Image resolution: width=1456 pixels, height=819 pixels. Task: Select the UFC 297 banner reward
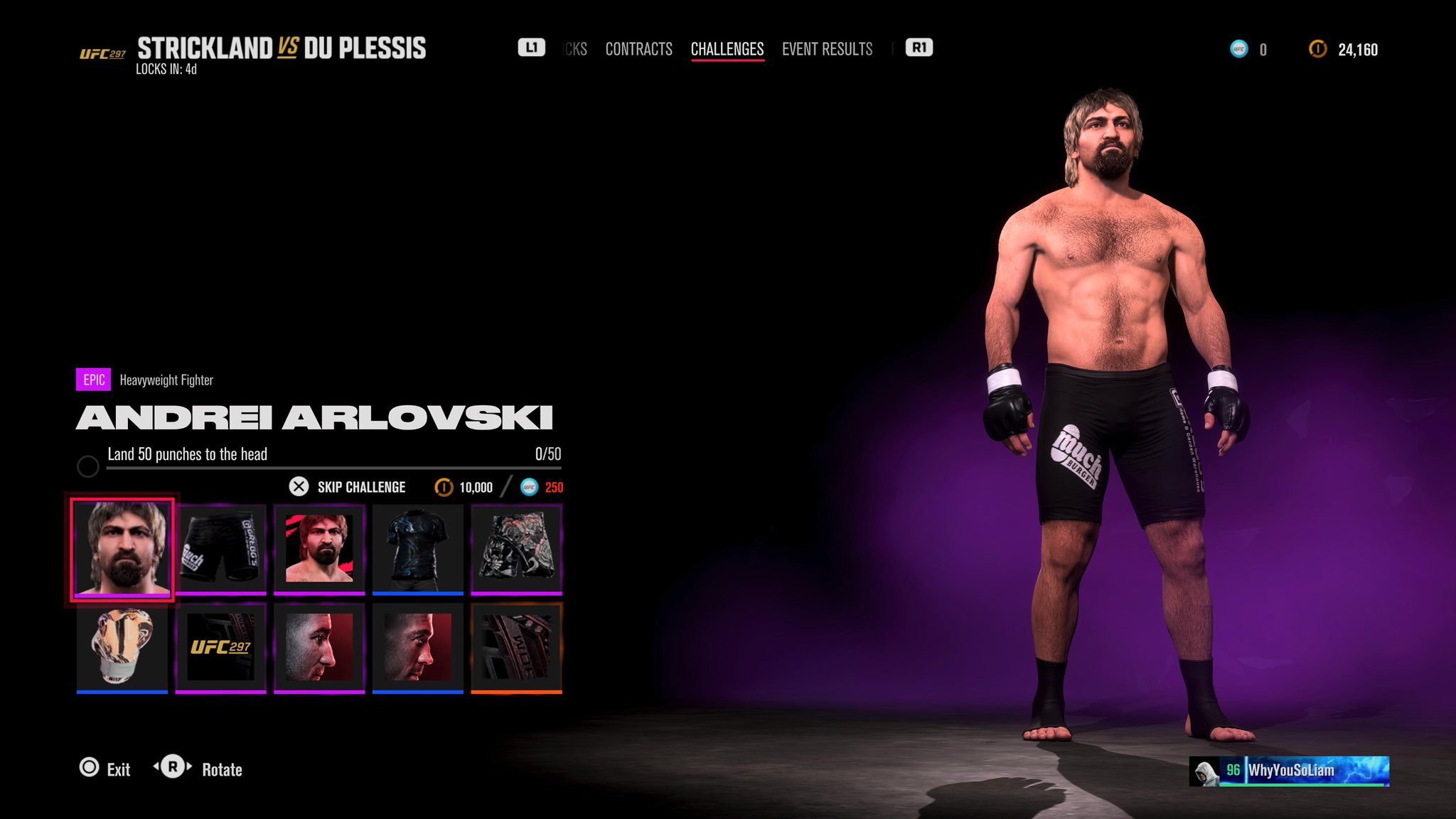click(220, 646)
